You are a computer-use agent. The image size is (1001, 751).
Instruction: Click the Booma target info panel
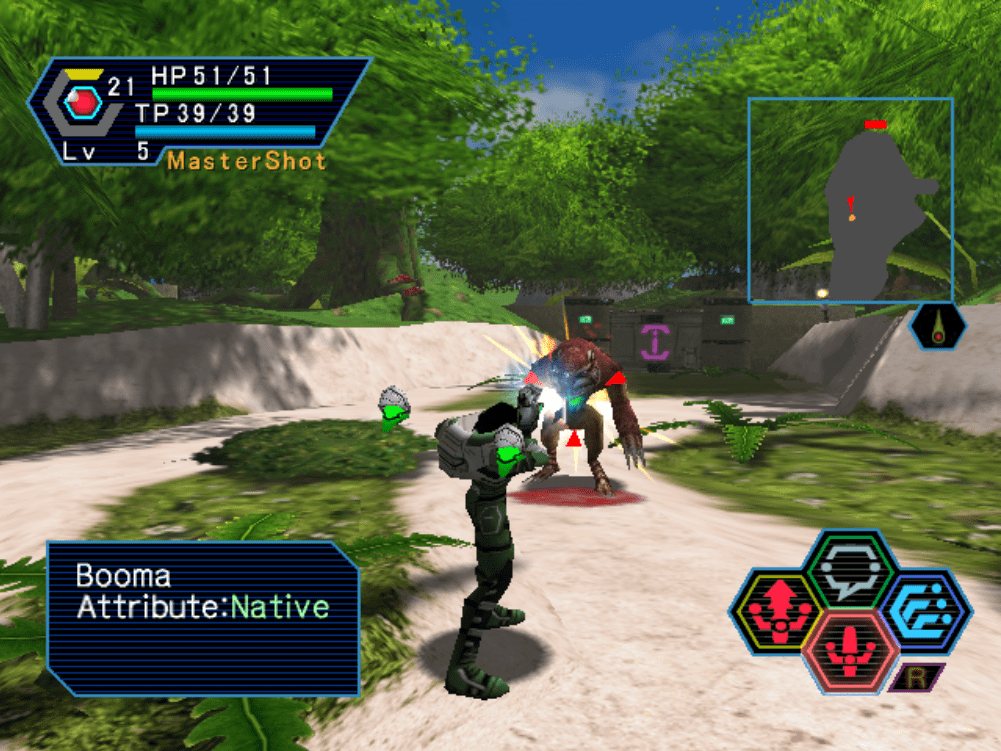203,618
